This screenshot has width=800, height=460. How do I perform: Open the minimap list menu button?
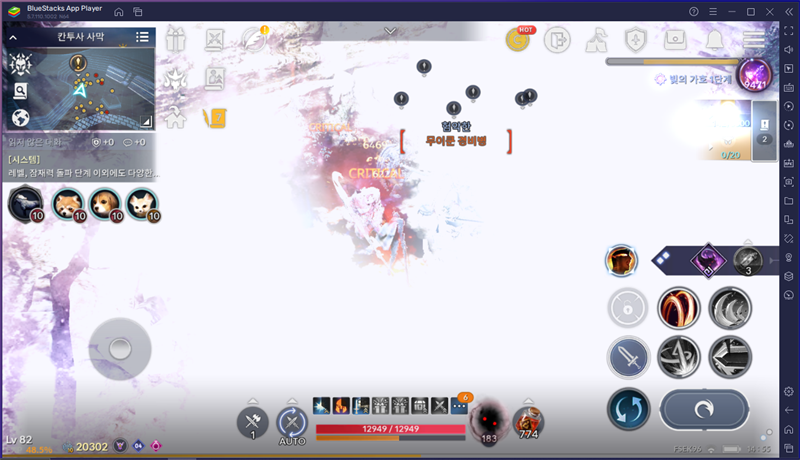click(143, 37)
